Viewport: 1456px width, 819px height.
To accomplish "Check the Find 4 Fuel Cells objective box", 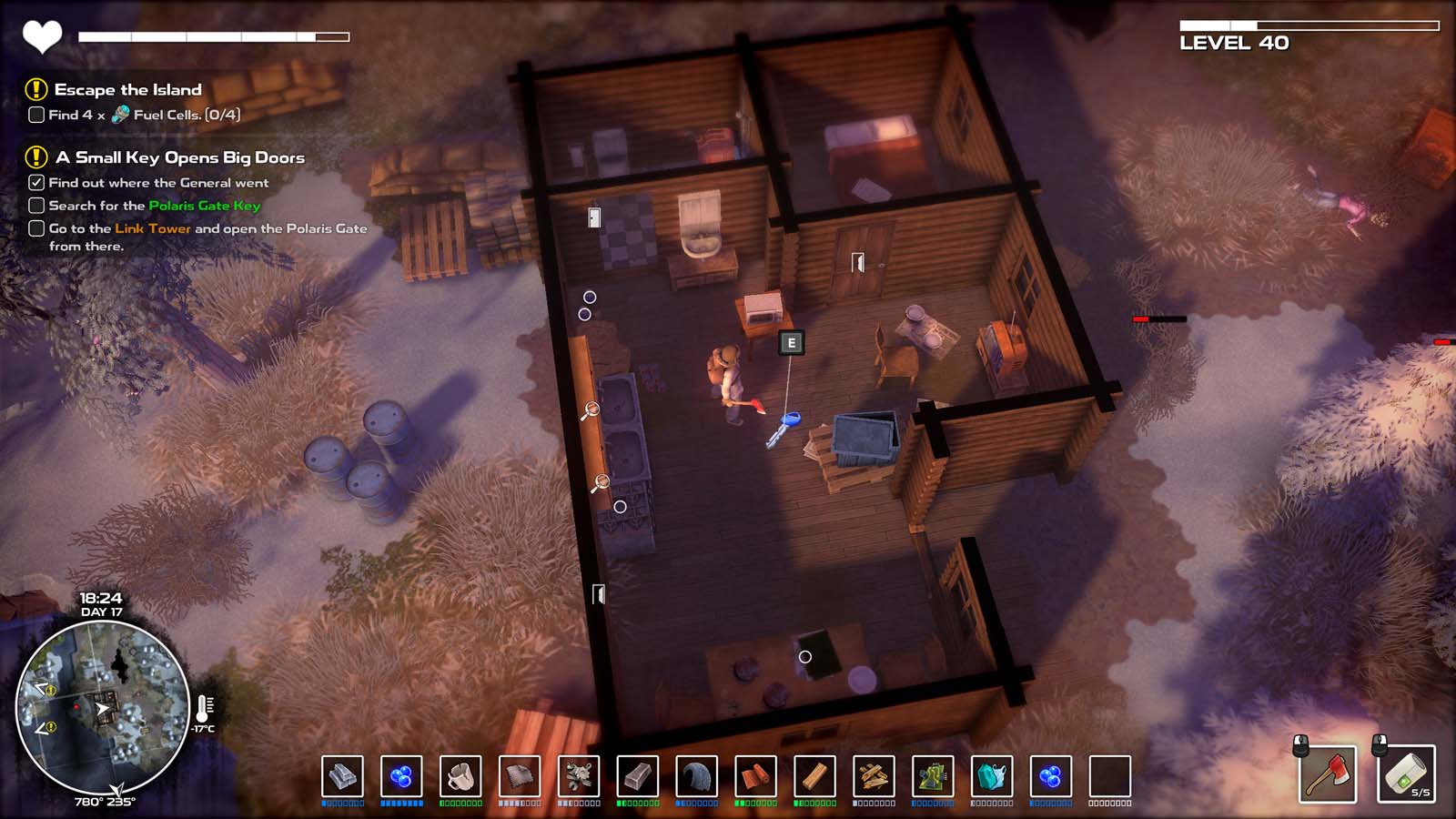I will pos(35,116).
